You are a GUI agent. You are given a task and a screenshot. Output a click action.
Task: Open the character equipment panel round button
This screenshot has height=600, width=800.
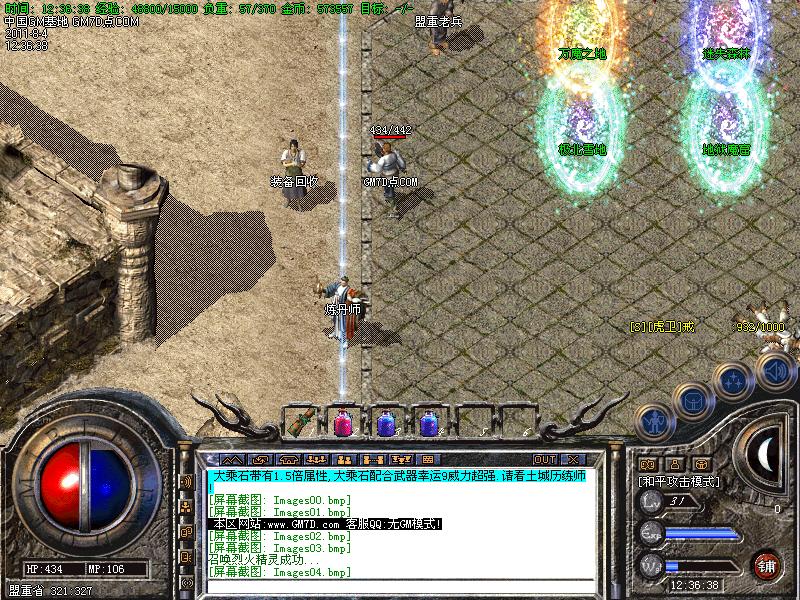pyautogui.click(x=654, y=422)
